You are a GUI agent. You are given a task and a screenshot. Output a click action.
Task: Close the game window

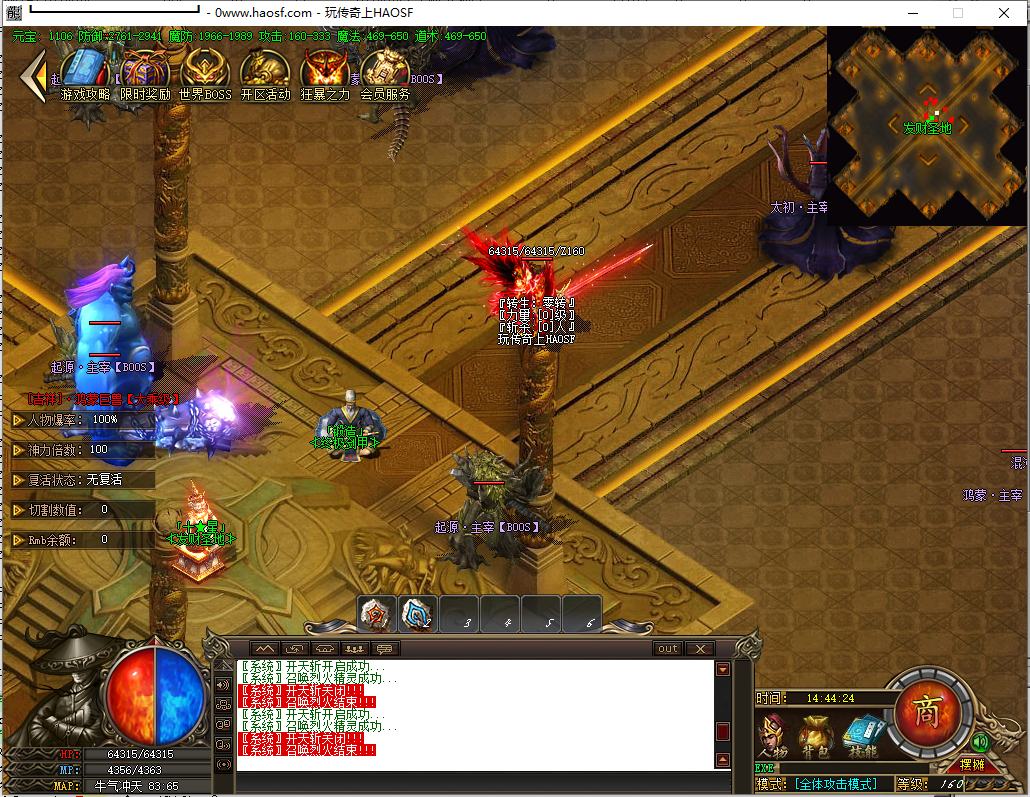tap(1004, 13)
